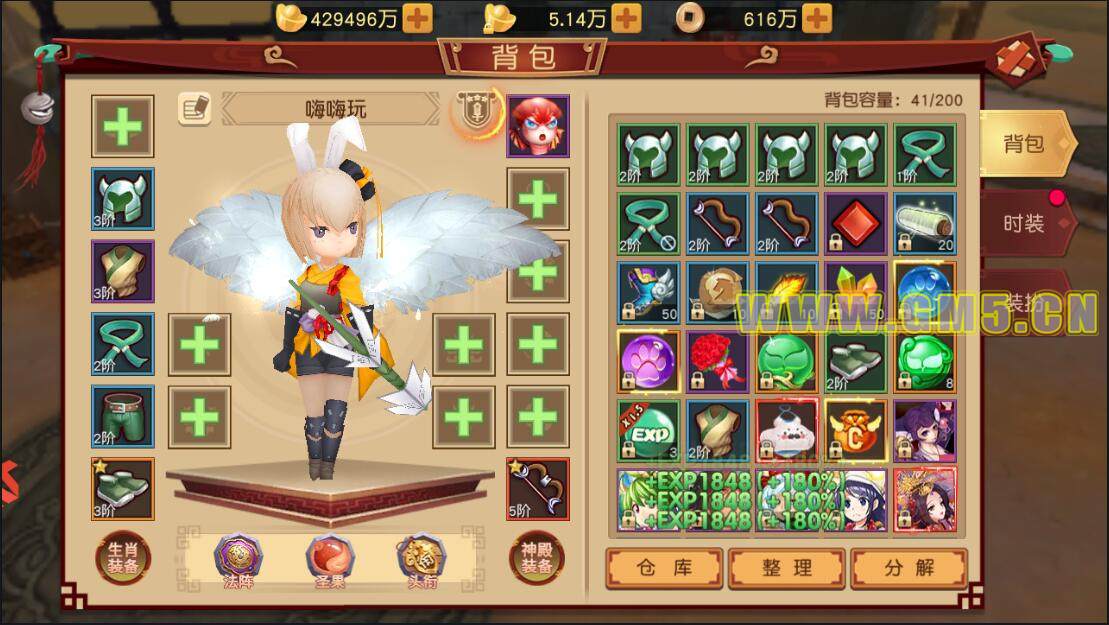Choose the 分解 decompose button

tap(909, 568)
